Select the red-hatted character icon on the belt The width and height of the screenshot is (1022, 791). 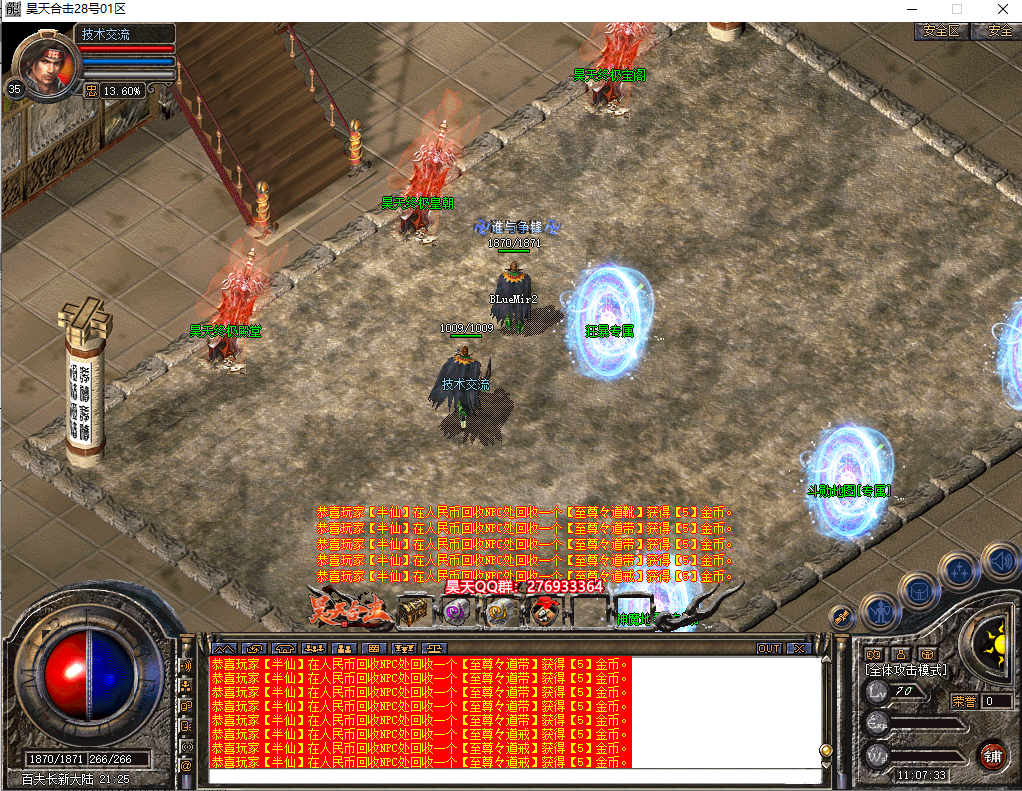click(545, 611)
